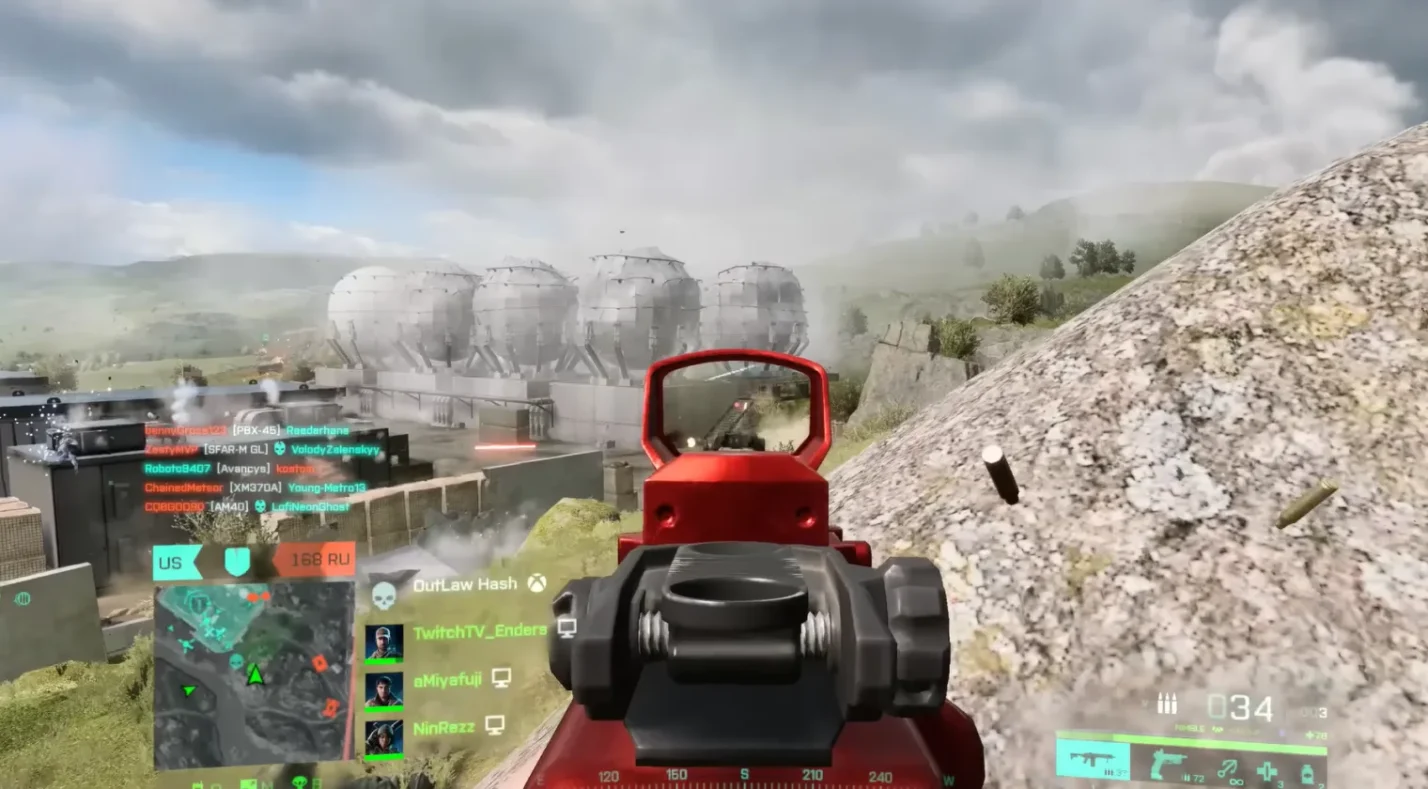Screen dimensions: 1428x789
Task: Select the primary assault rifle weapon slot
Action: coord(1093,760)
